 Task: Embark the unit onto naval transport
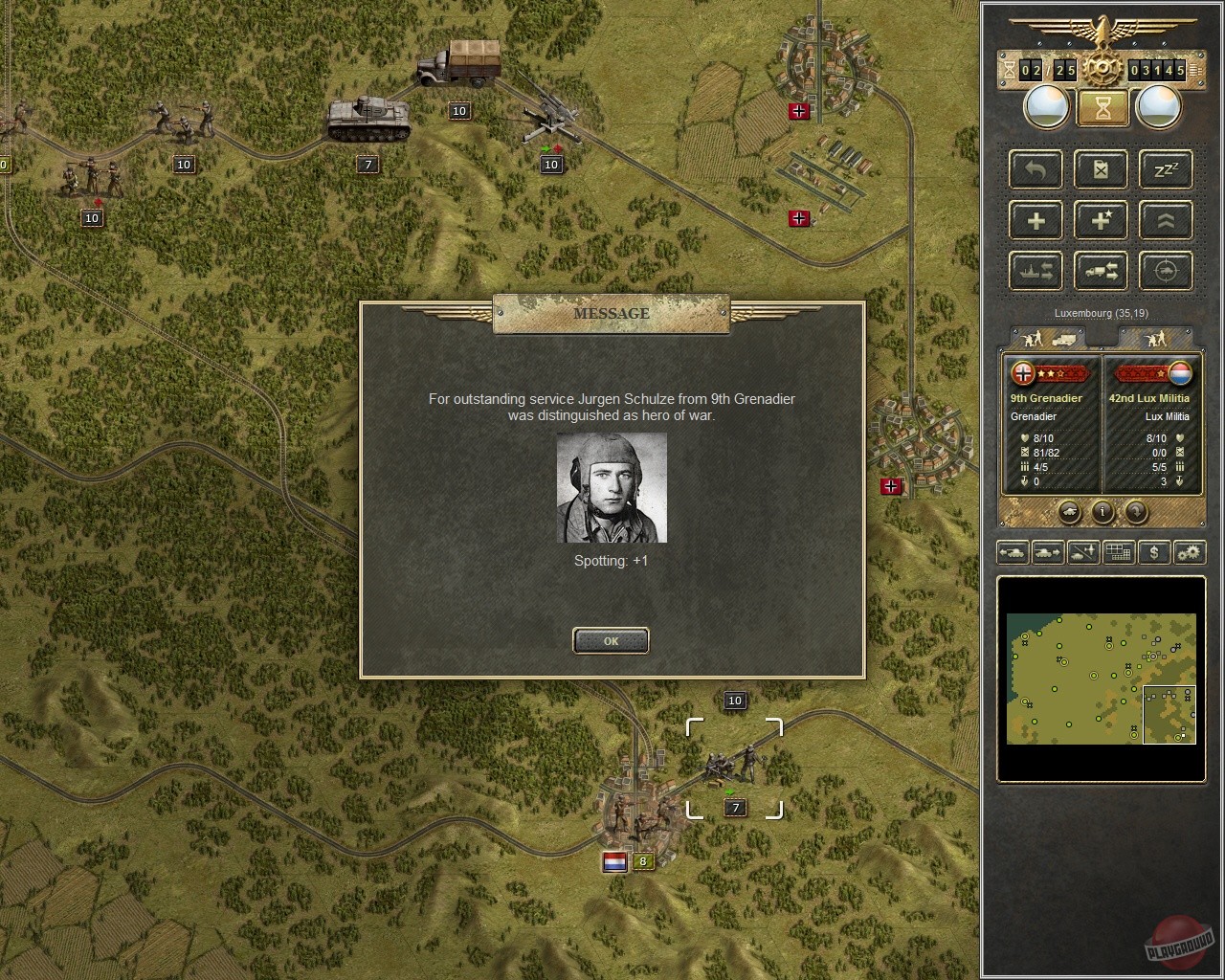[x=1035, y=271]
